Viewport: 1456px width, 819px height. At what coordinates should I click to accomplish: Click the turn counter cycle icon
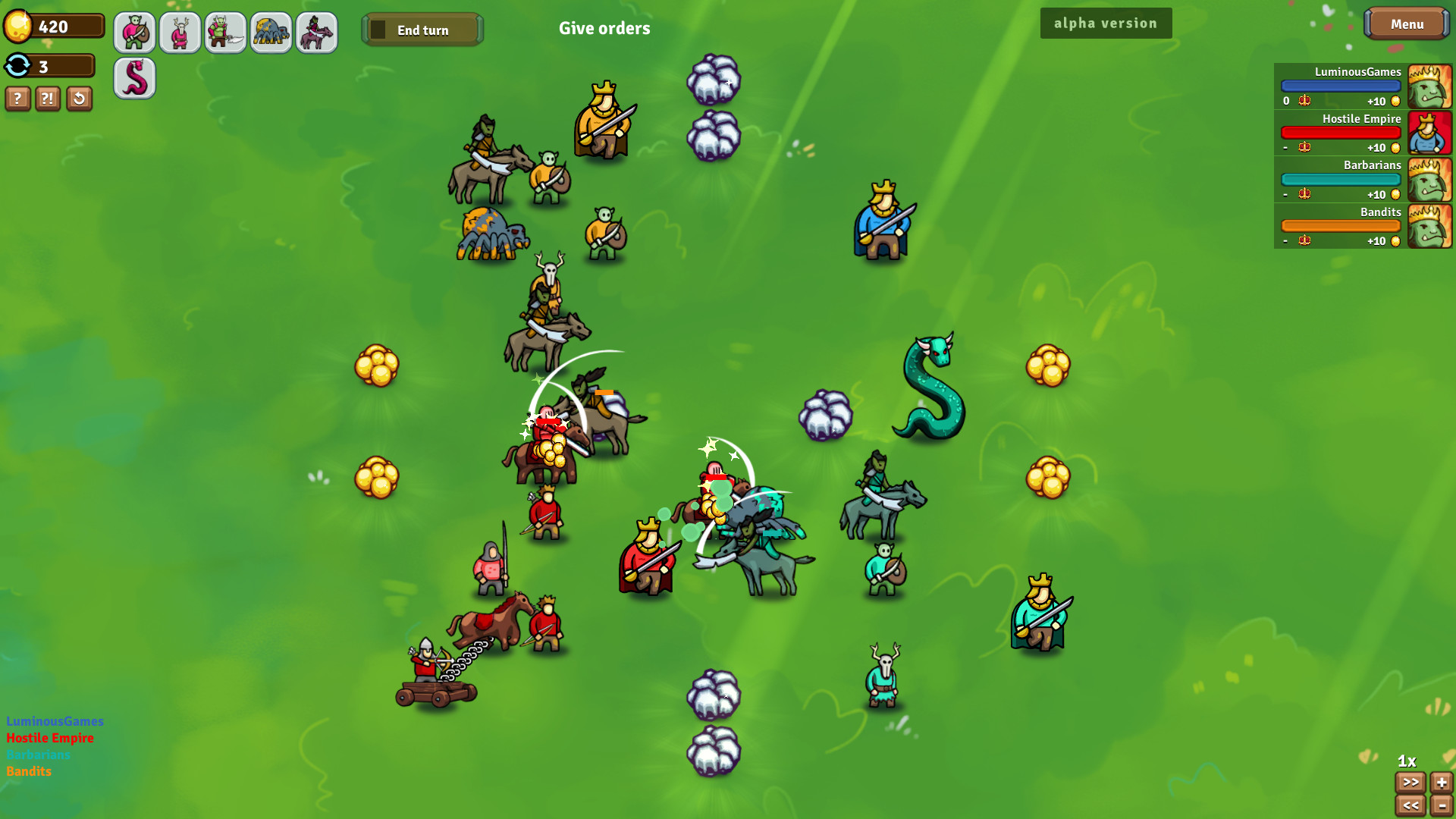(x=17, y=66)
